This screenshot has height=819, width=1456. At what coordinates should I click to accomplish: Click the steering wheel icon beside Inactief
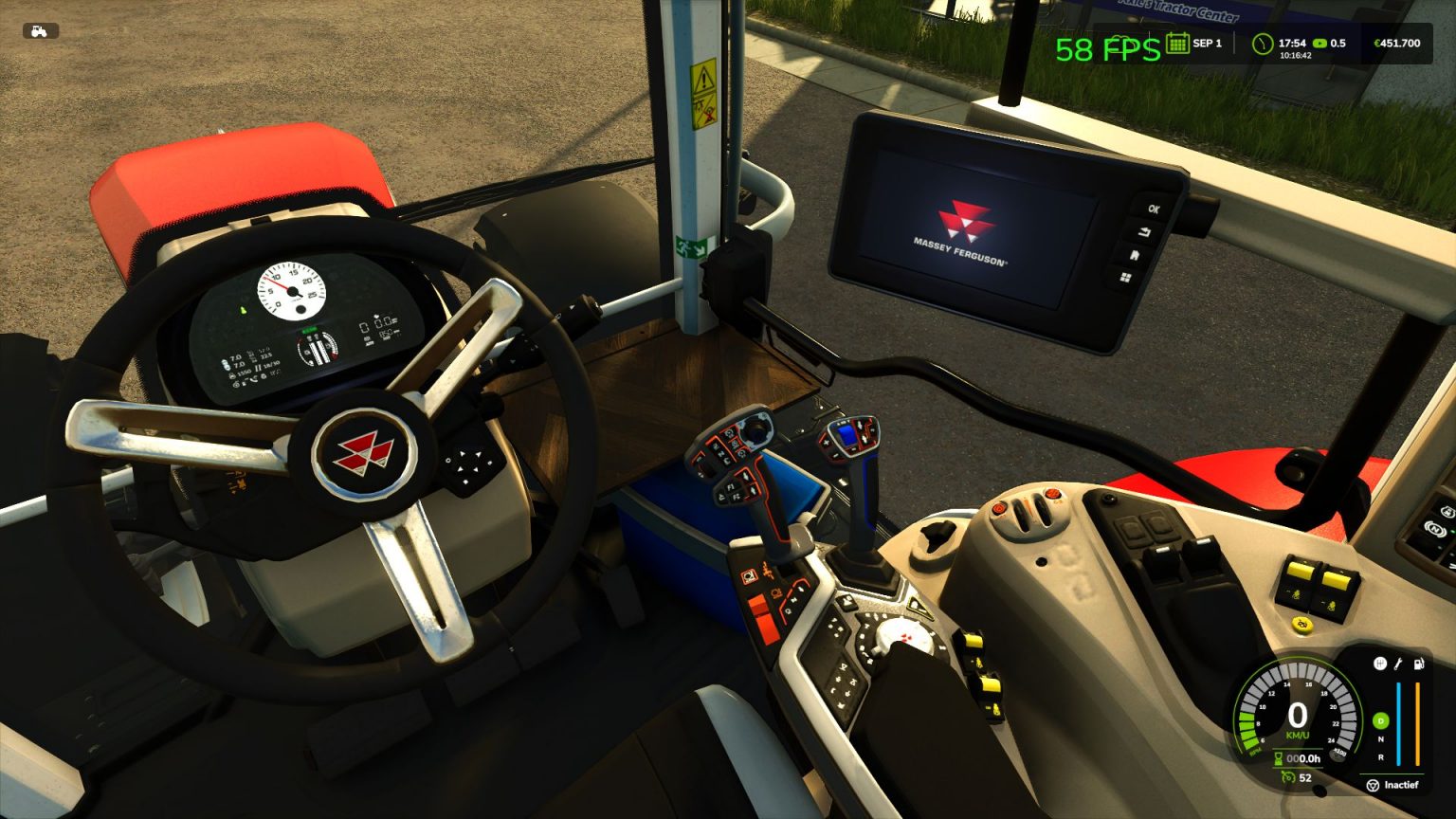tap(1373, 785)
